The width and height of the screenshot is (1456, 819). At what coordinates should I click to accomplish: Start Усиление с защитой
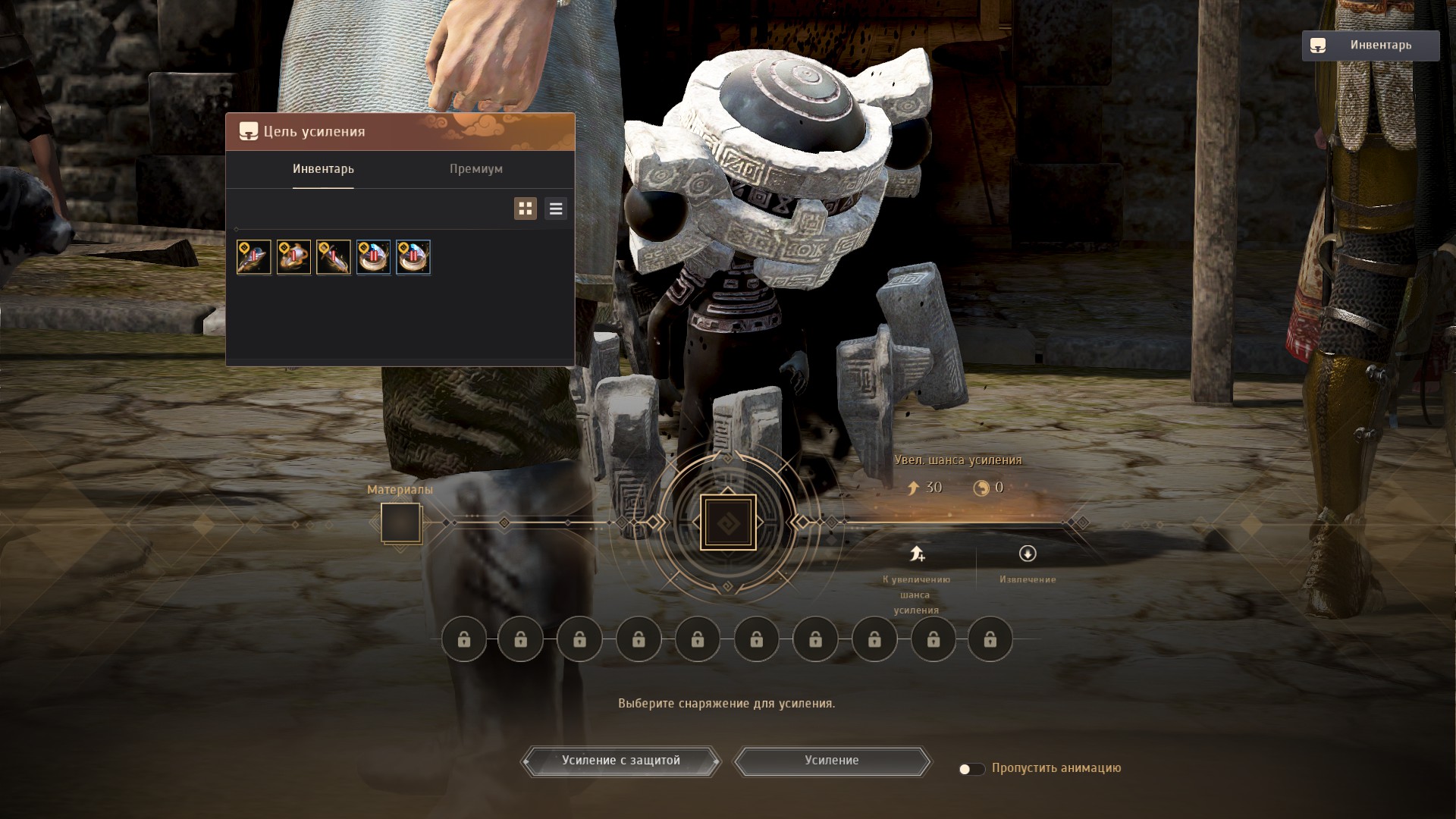[620, 761]
